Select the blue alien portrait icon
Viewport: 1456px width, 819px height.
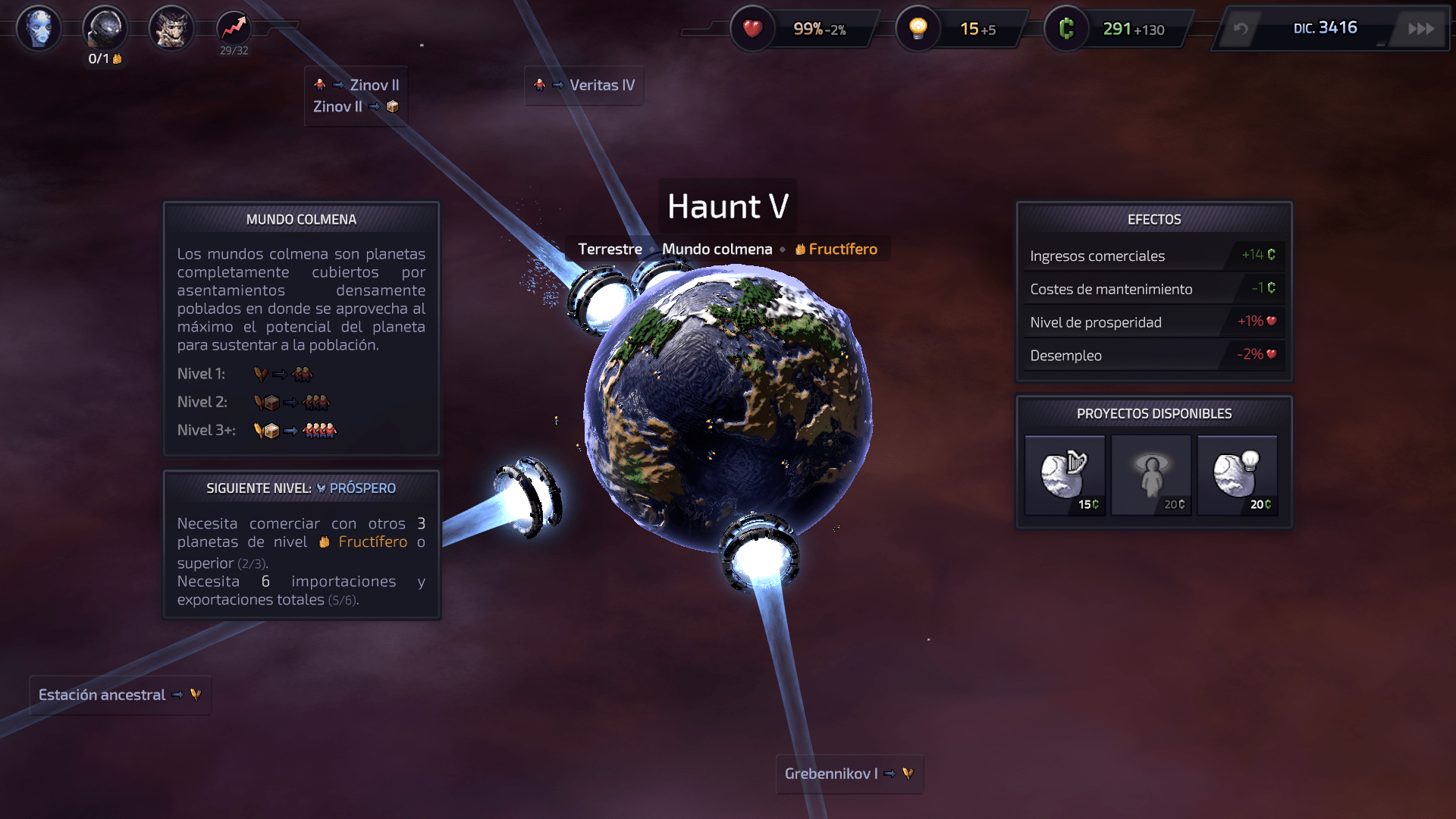coord(39,29)
